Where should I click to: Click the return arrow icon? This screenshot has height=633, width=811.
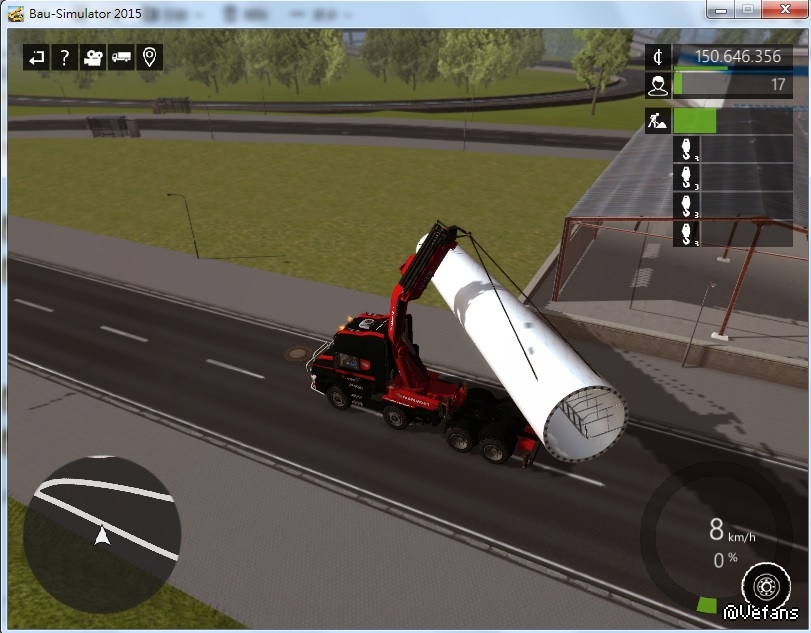[36, 57]
